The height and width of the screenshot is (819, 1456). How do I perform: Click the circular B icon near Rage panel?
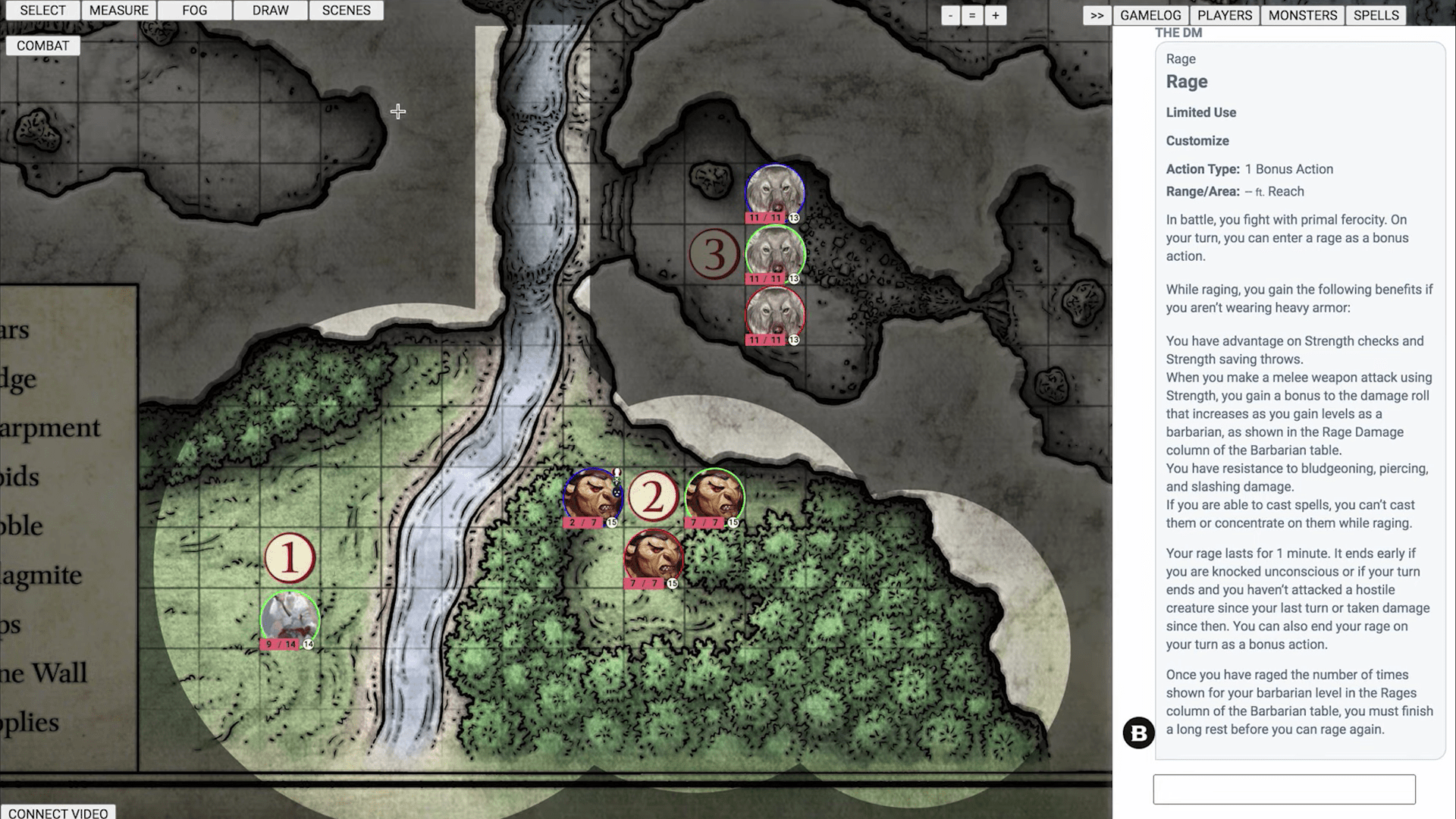[x=1138, y=733]
